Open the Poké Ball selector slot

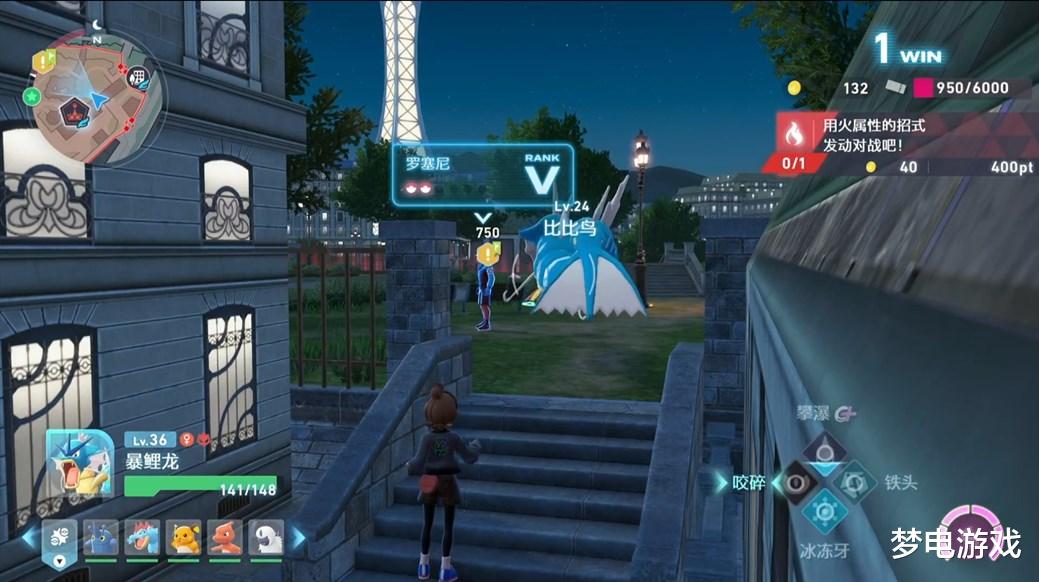pyautogui.click(x=59, y=541)
